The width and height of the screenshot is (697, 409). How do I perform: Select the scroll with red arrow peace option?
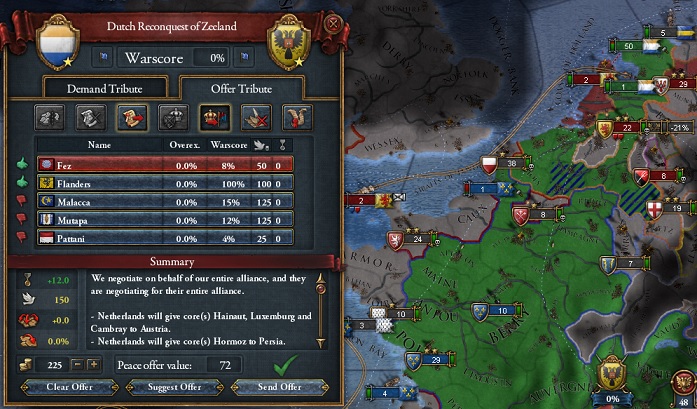[131, 118]
